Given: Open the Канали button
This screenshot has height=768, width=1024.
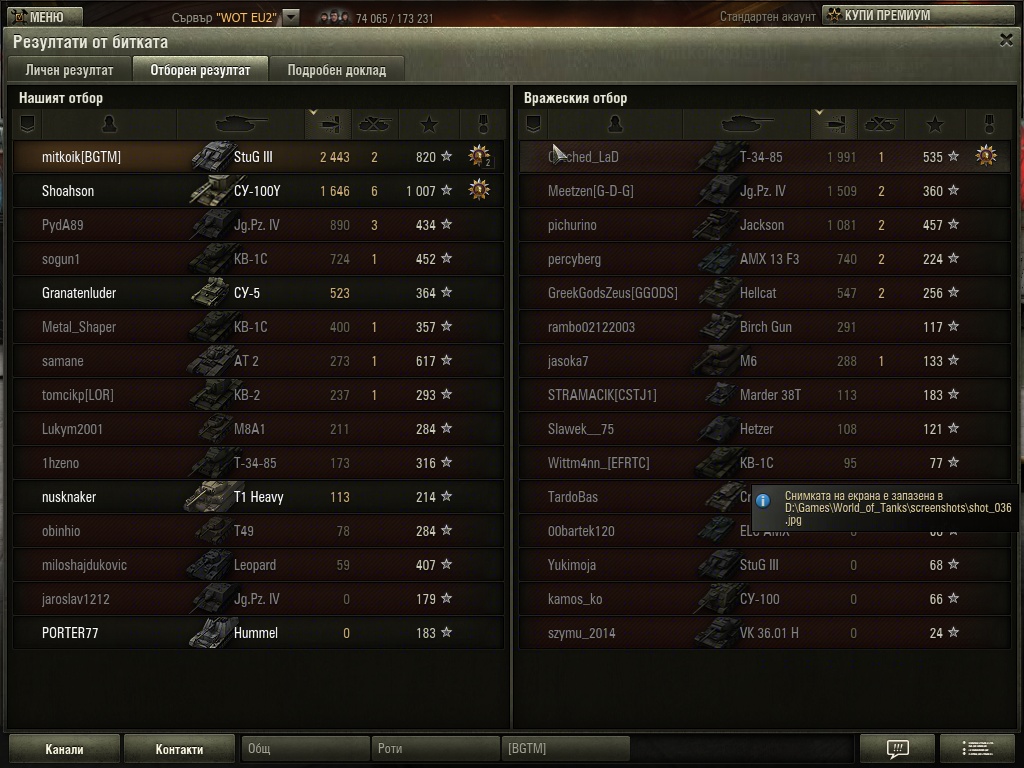Looking at the screenshot, I should pos(64,749).
